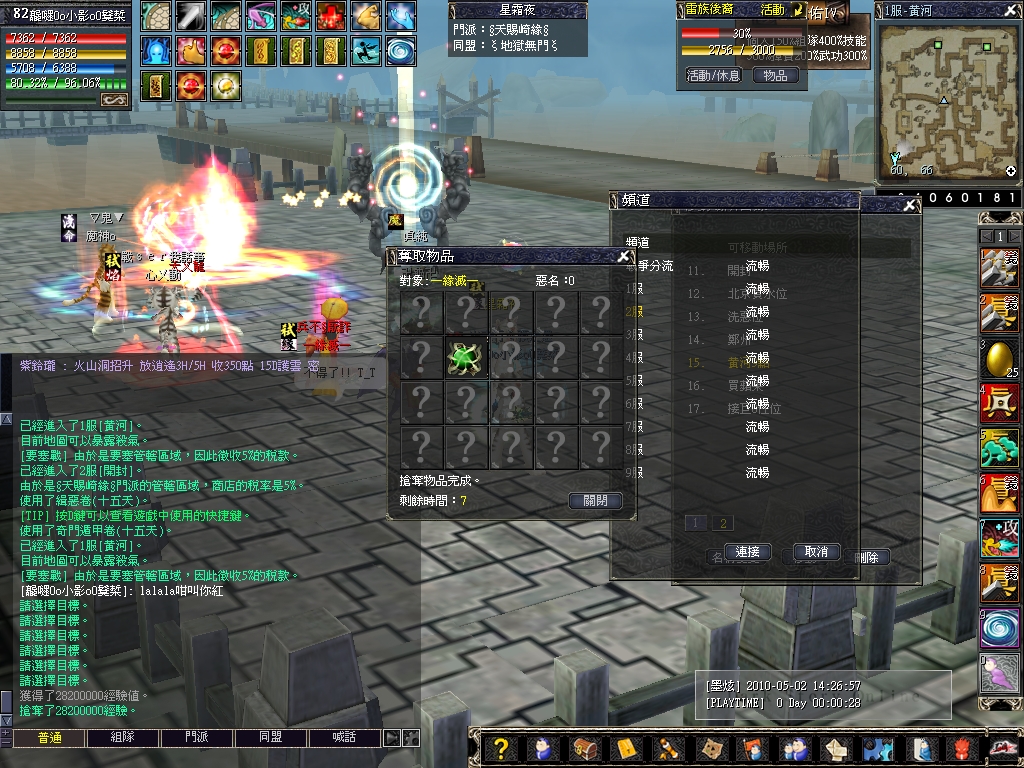Close the rear window with its X button
Viewport: 1024px width, 768px height.
[910, 205]
